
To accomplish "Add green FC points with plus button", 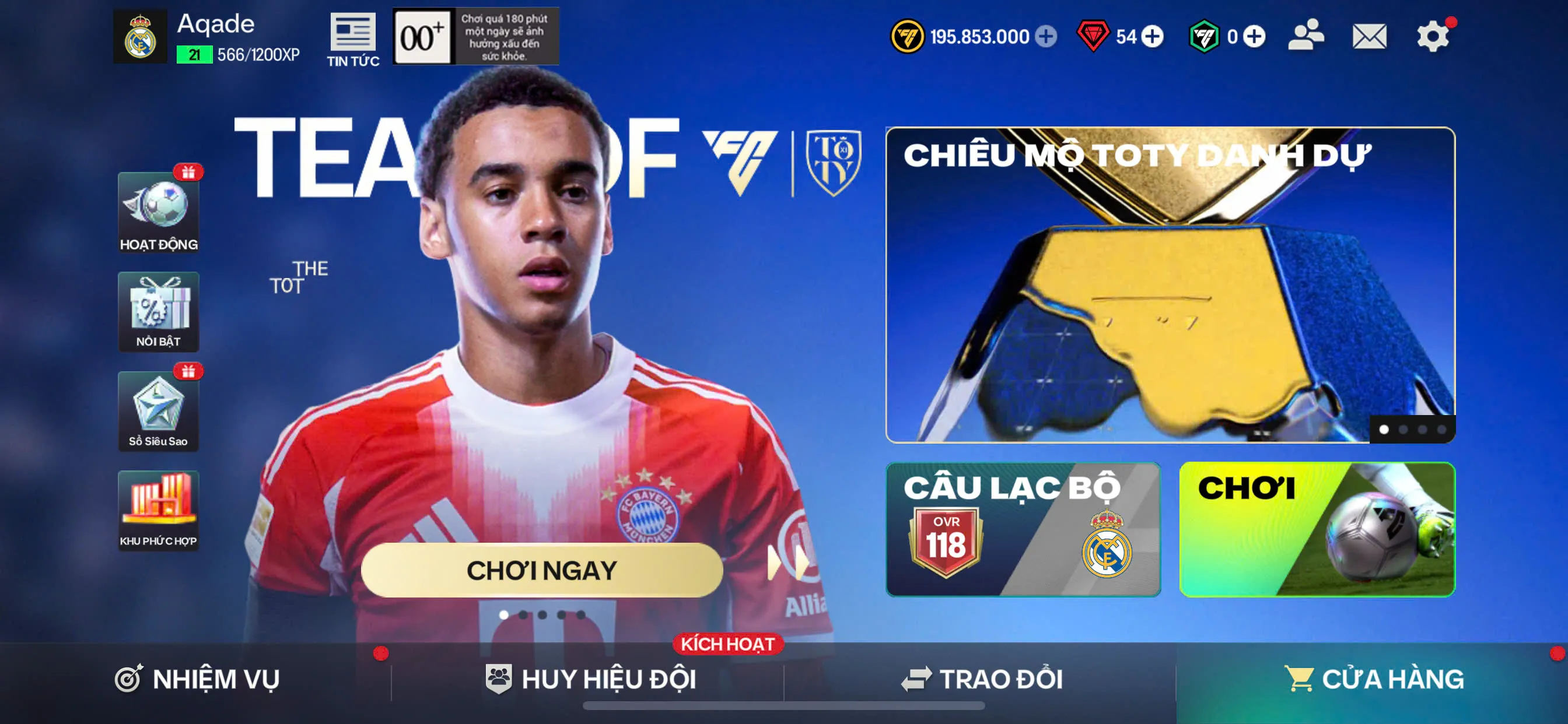I will (1254, 37).
